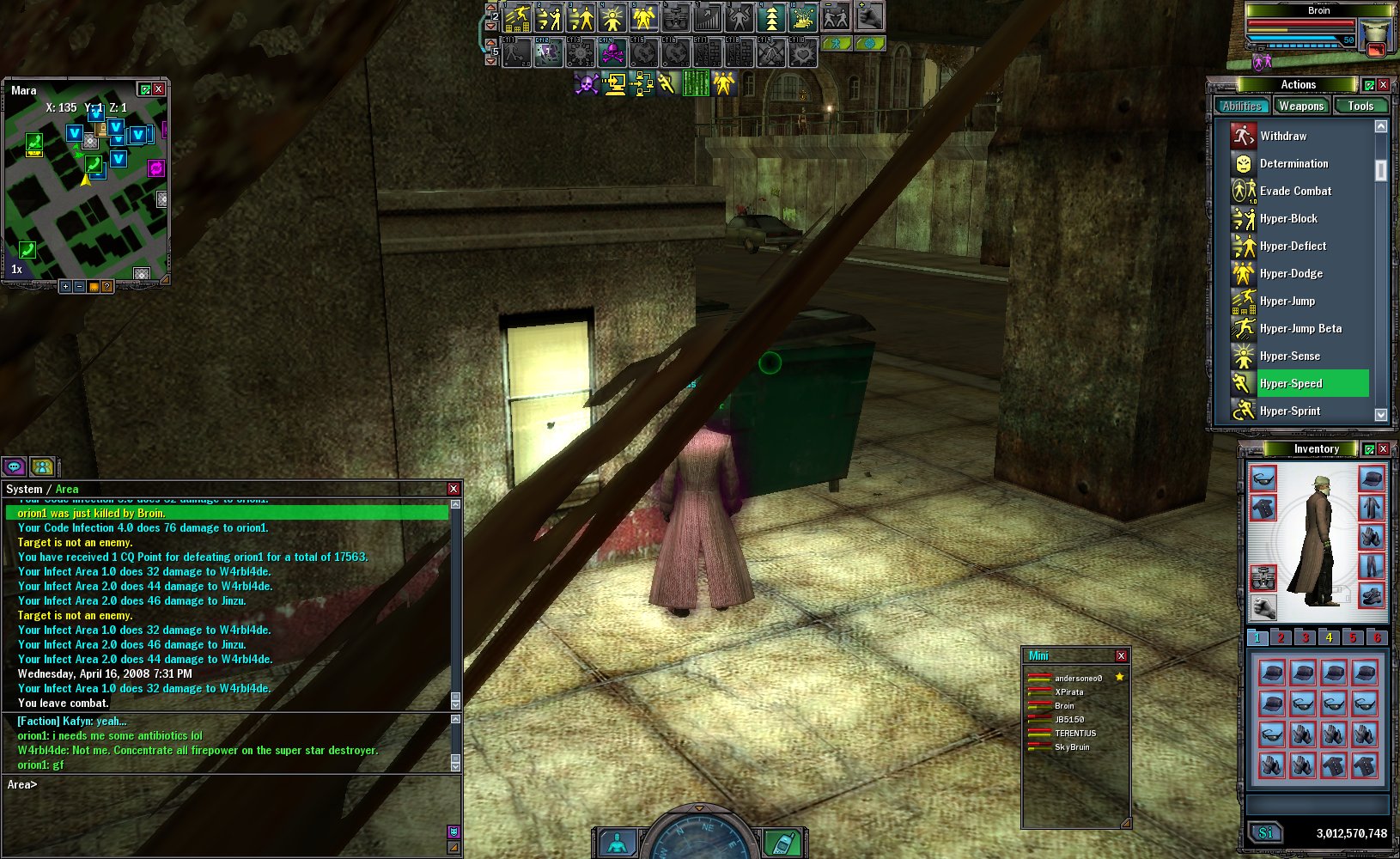
Task: Activate Hyper-Jump Beta ability
Action: click(1300, 328)
